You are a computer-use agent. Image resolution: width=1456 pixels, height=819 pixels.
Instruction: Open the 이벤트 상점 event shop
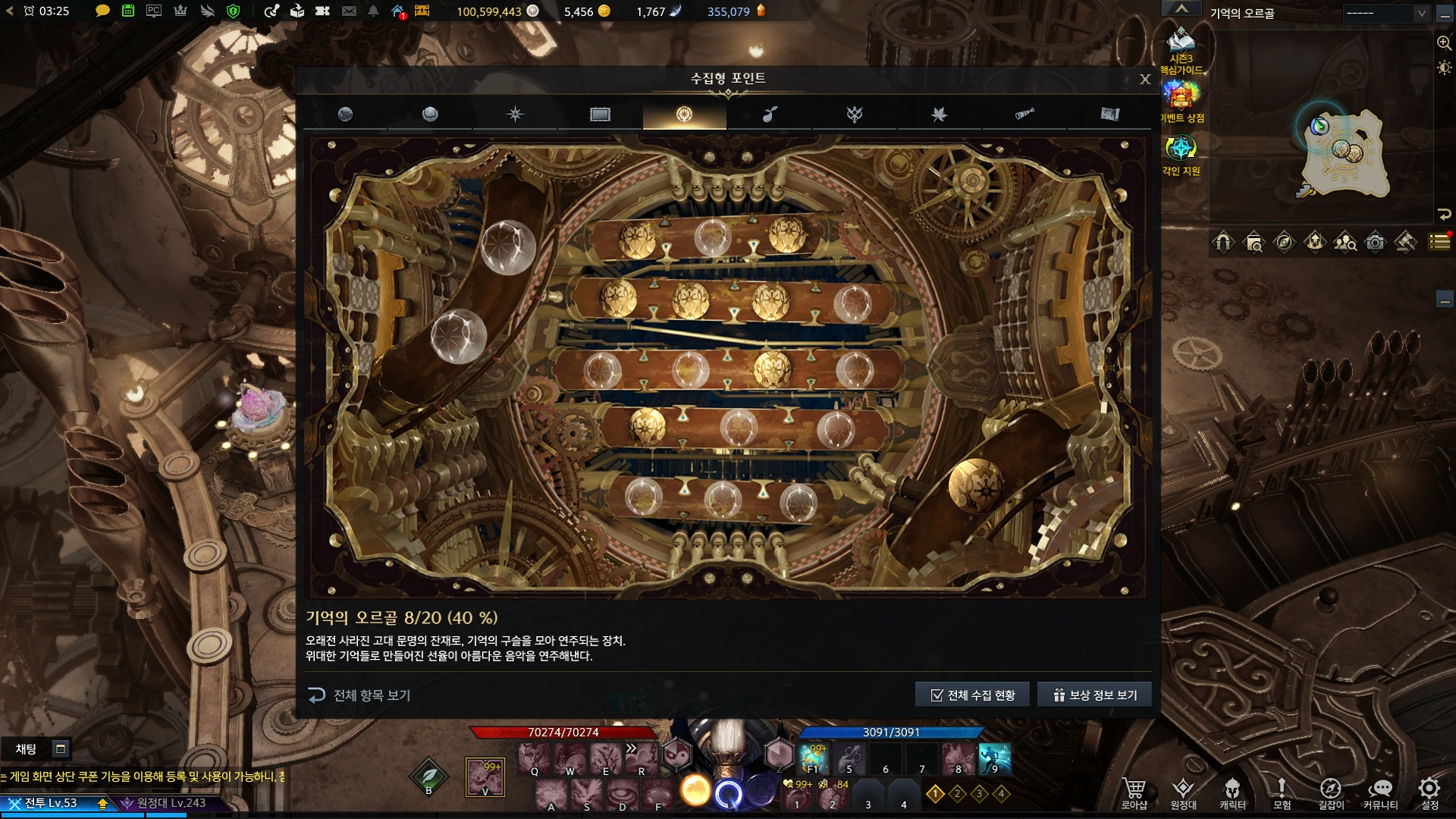pyautogui.click(x=1181, y=102)
